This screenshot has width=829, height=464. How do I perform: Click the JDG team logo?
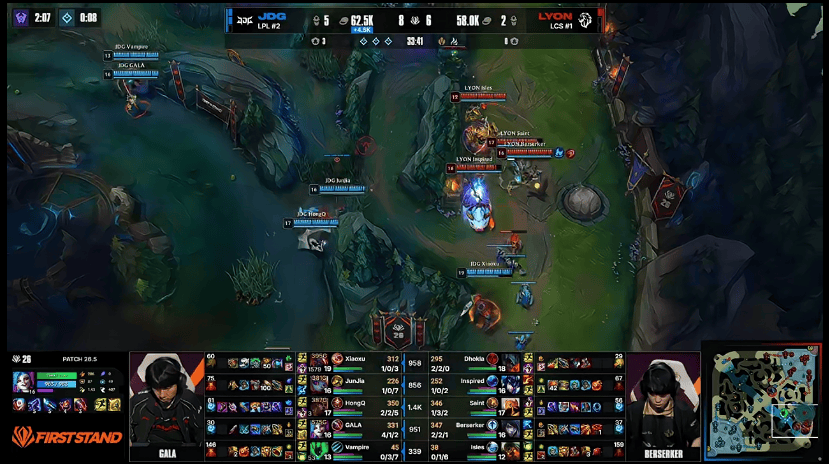243,18
